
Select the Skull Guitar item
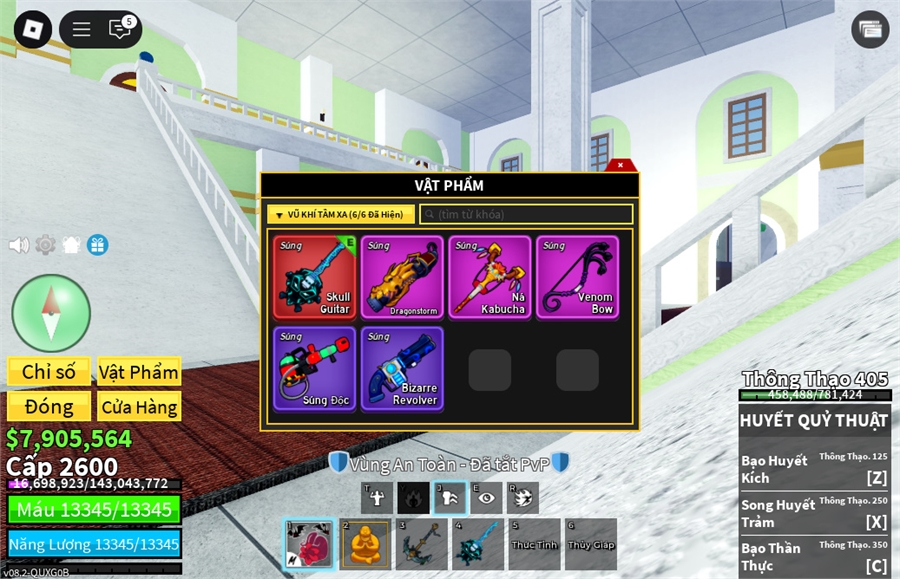[315, 277]
